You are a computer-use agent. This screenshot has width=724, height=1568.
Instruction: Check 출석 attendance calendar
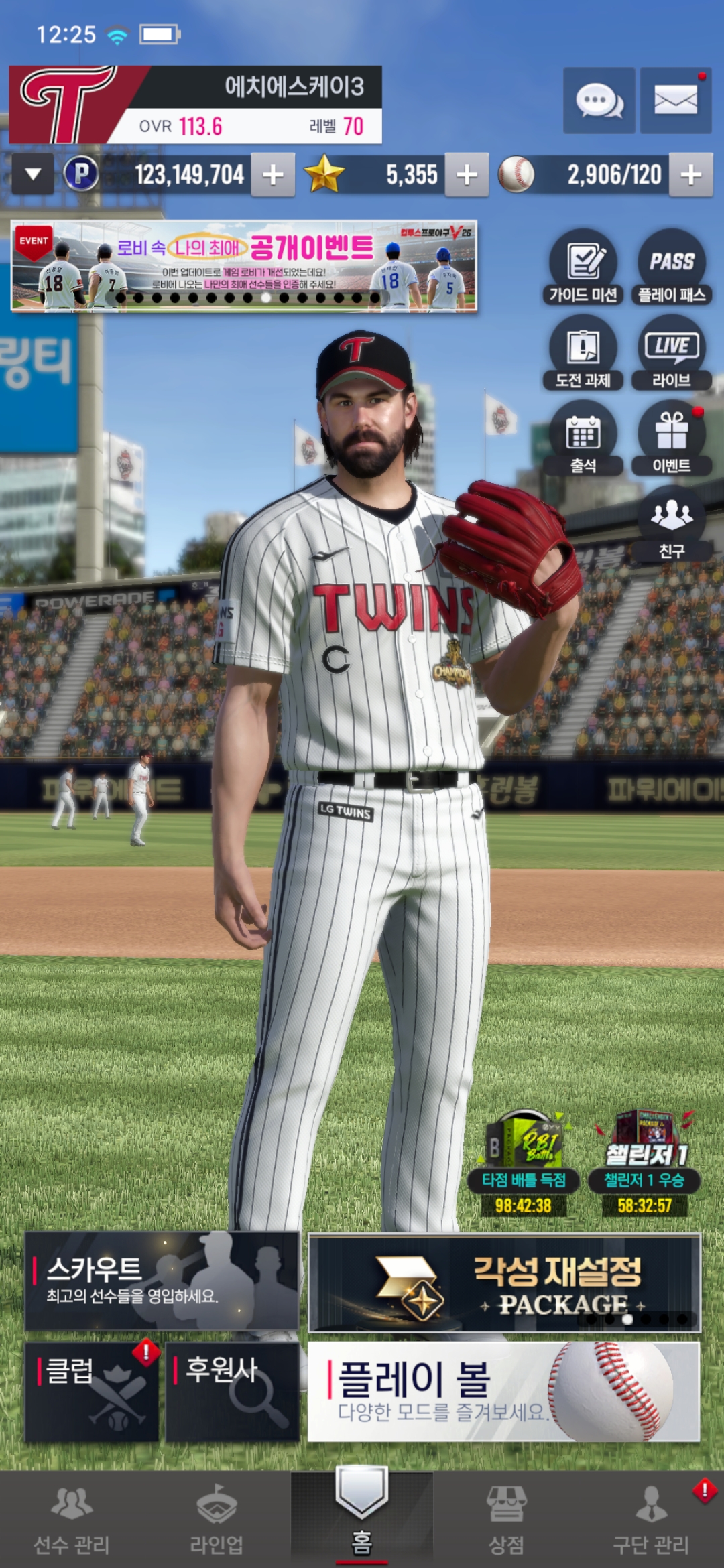click(583, 438)
